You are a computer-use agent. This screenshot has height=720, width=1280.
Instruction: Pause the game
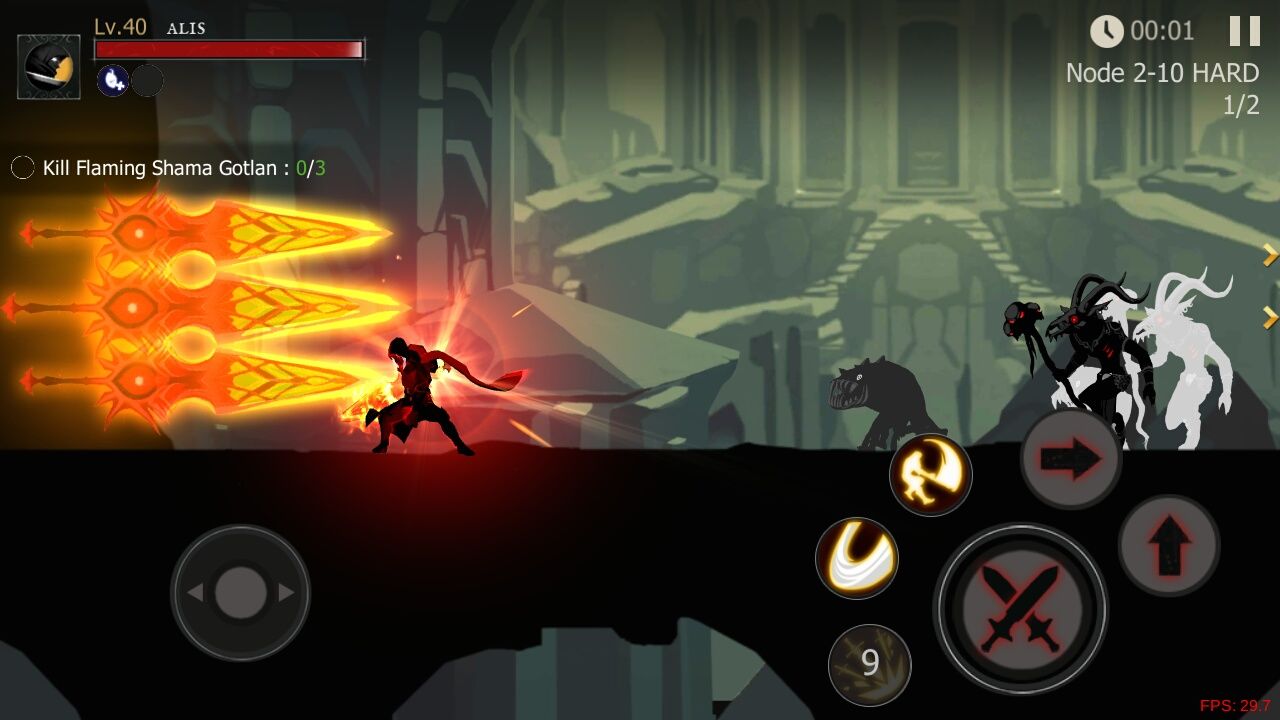click(1244, 31)
